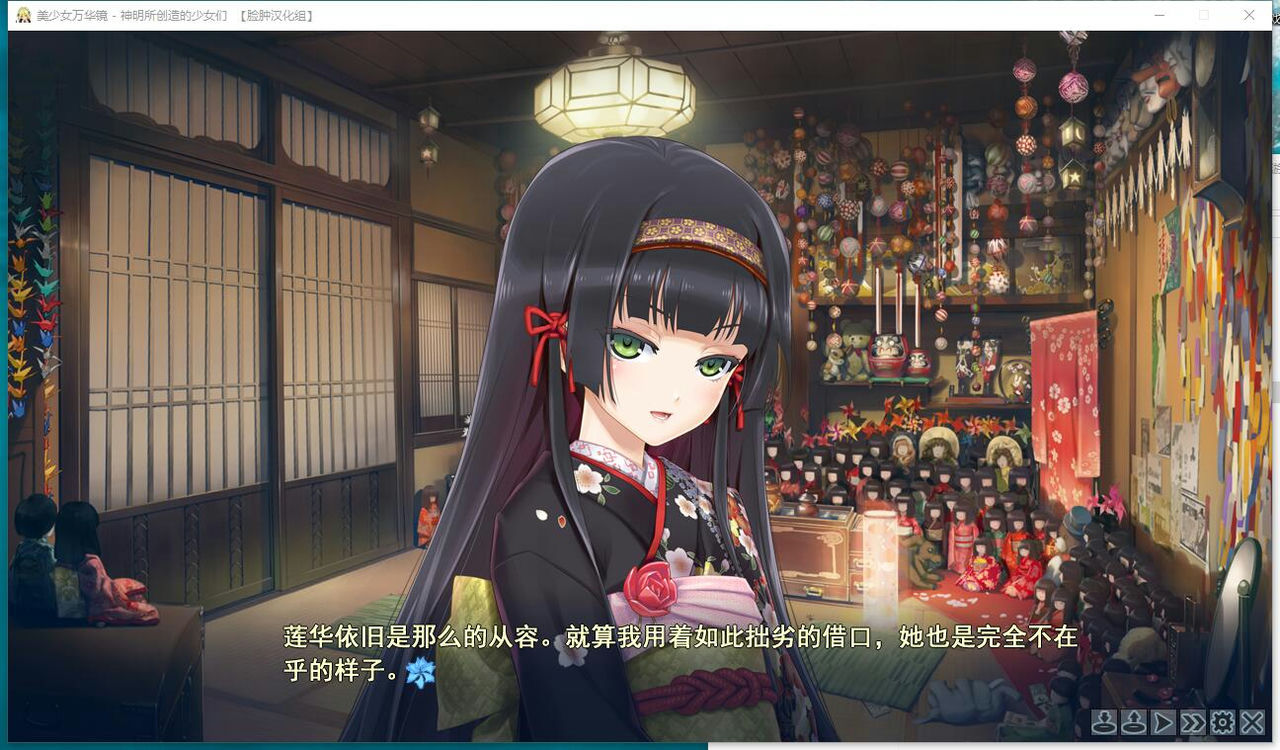Click the X icon to hide the textbox
This screenshot has height=750, width=1280.
[1251, 722]
